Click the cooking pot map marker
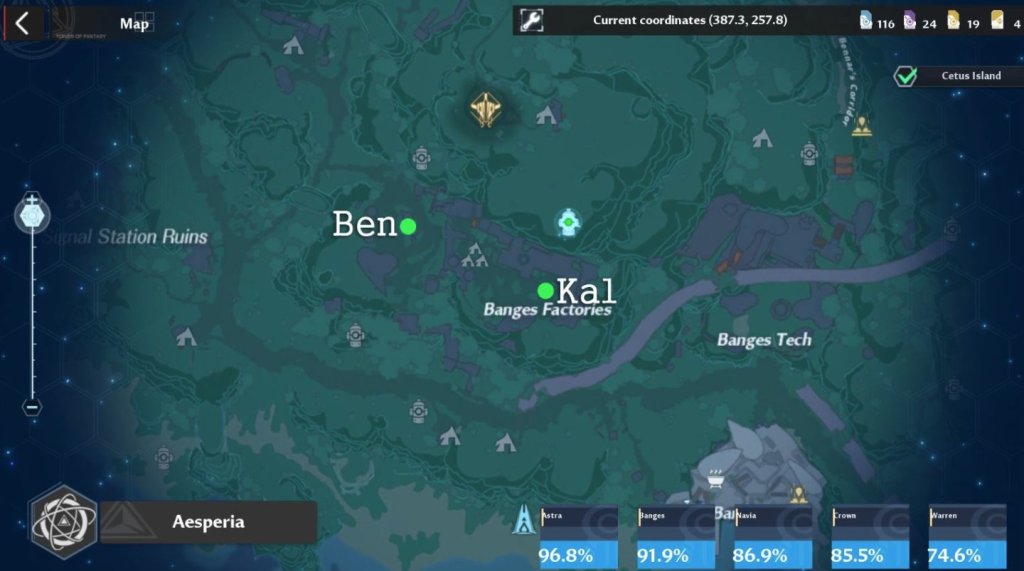 (715, 481)
